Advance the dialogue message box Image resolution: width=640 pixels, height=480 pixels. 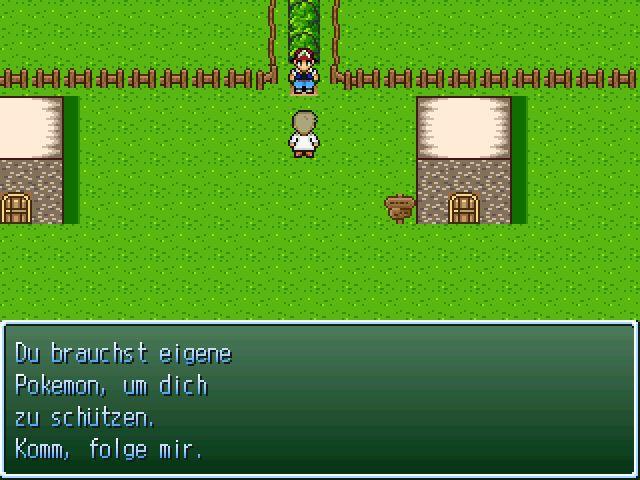[319, 400]
